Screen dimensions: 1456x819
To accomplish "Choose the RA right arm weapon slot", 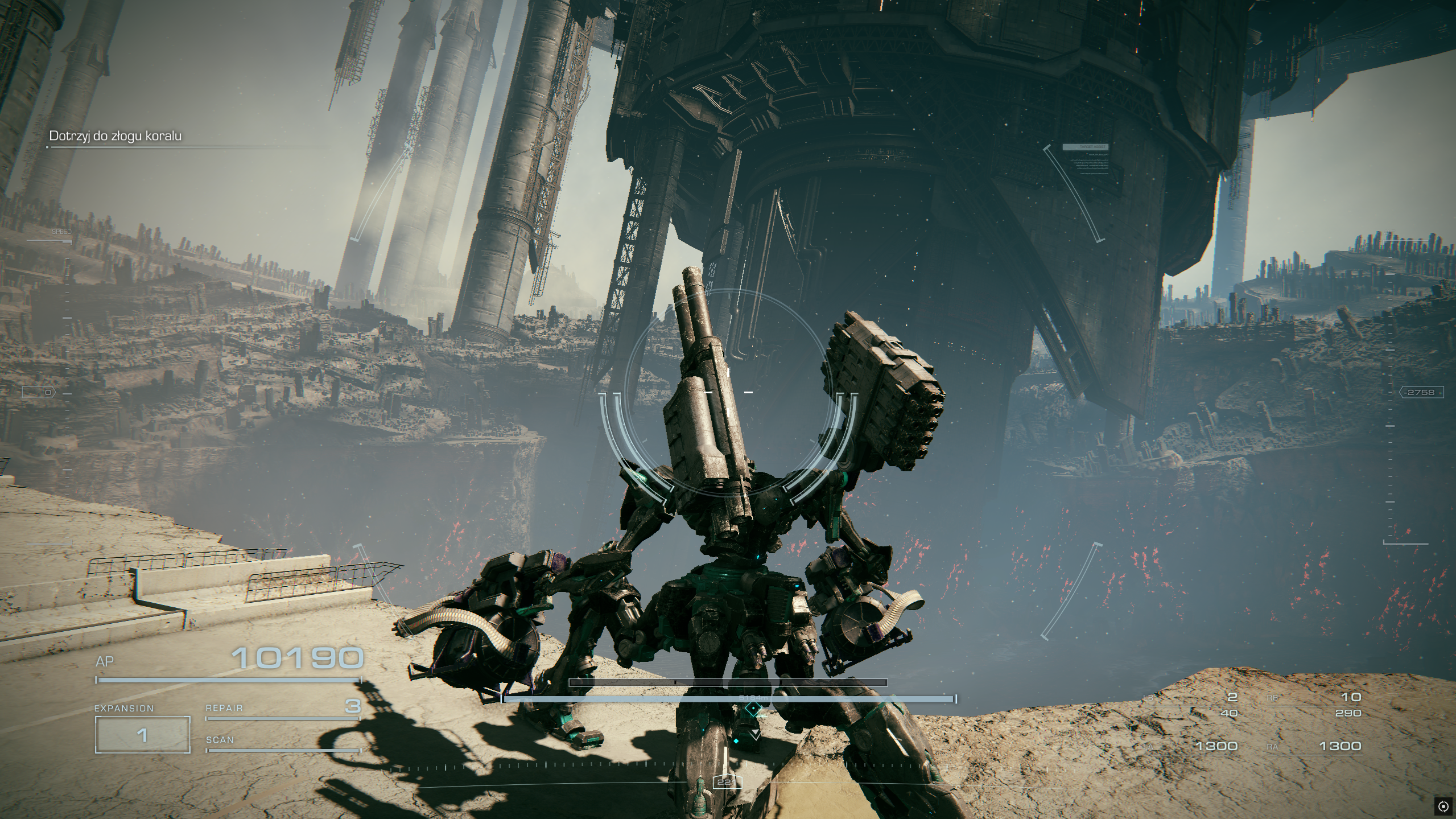I will [1313, 746].
